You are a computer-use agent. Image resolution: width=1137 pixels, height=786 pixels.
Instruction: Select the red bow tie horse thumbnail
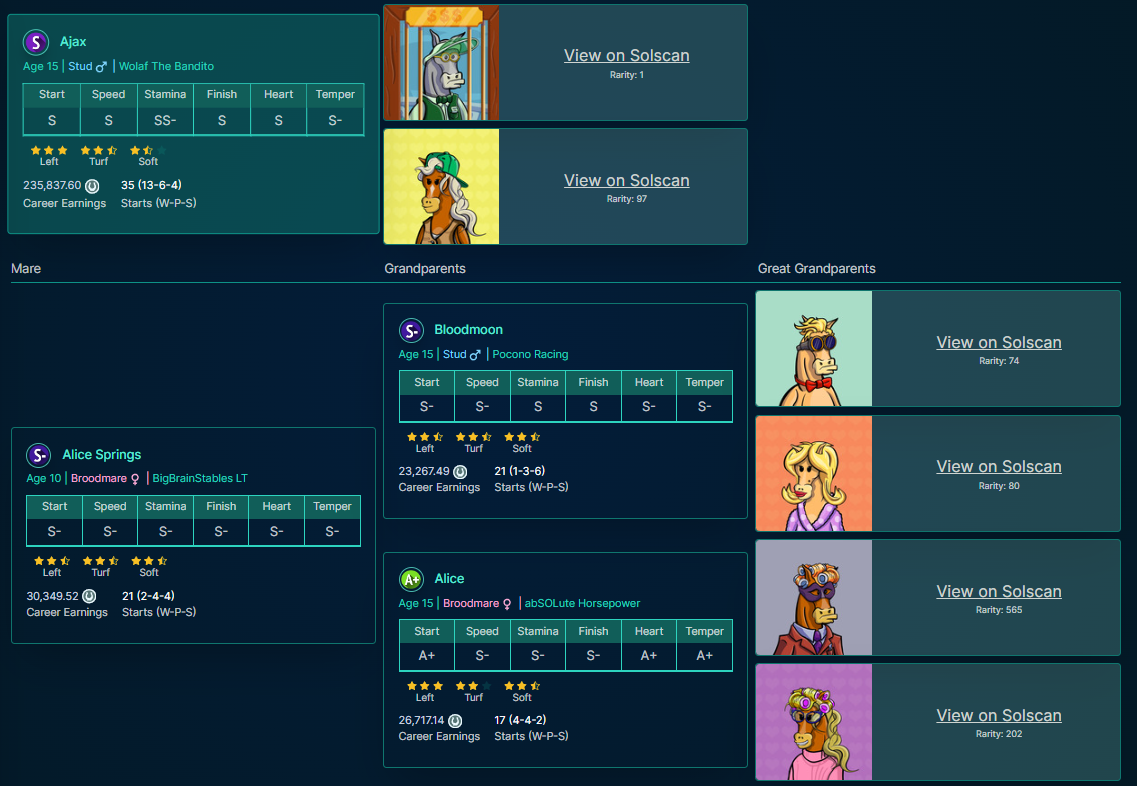[x=814, y=349]
